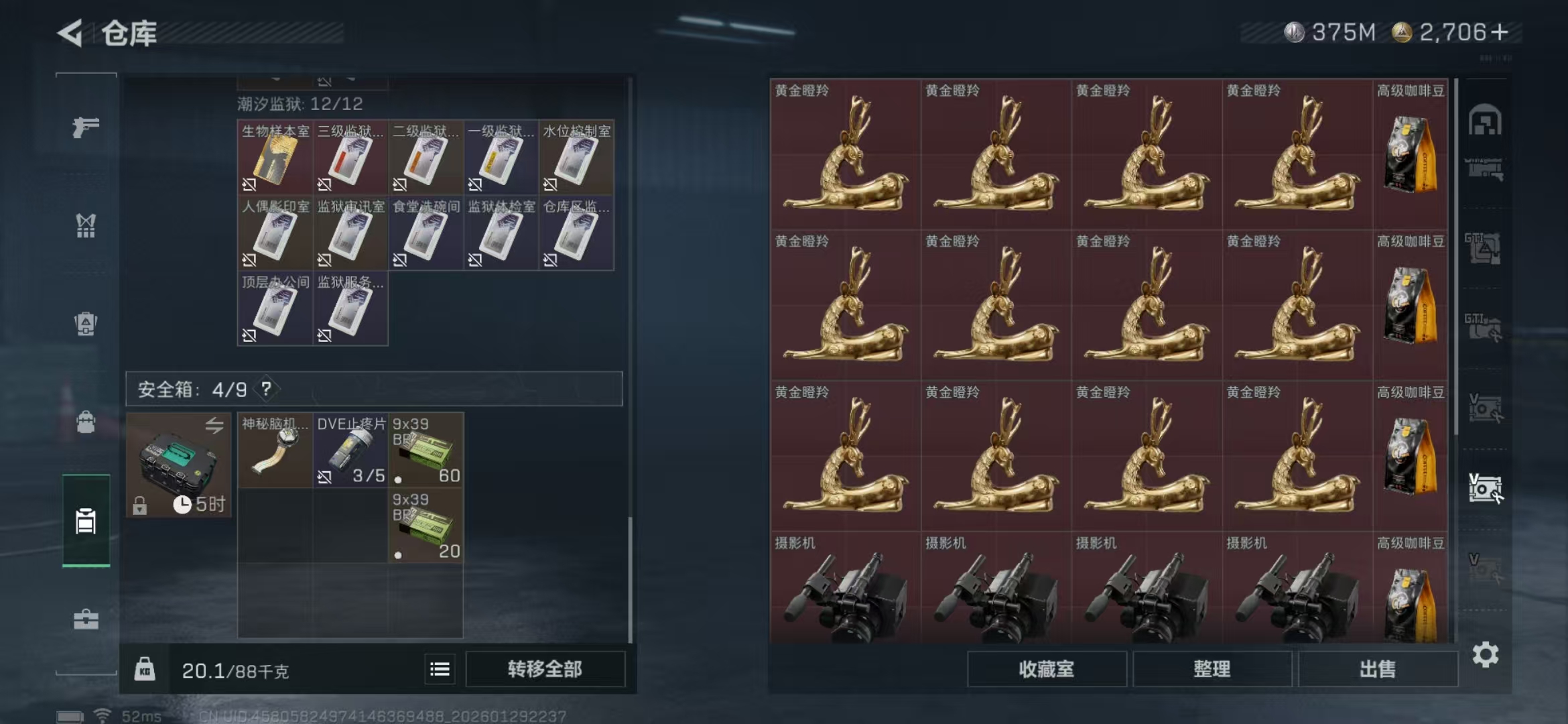The image size is (1568, 724).
Task: Click the list view icon next to weight
Action: [x=440, y=669]
